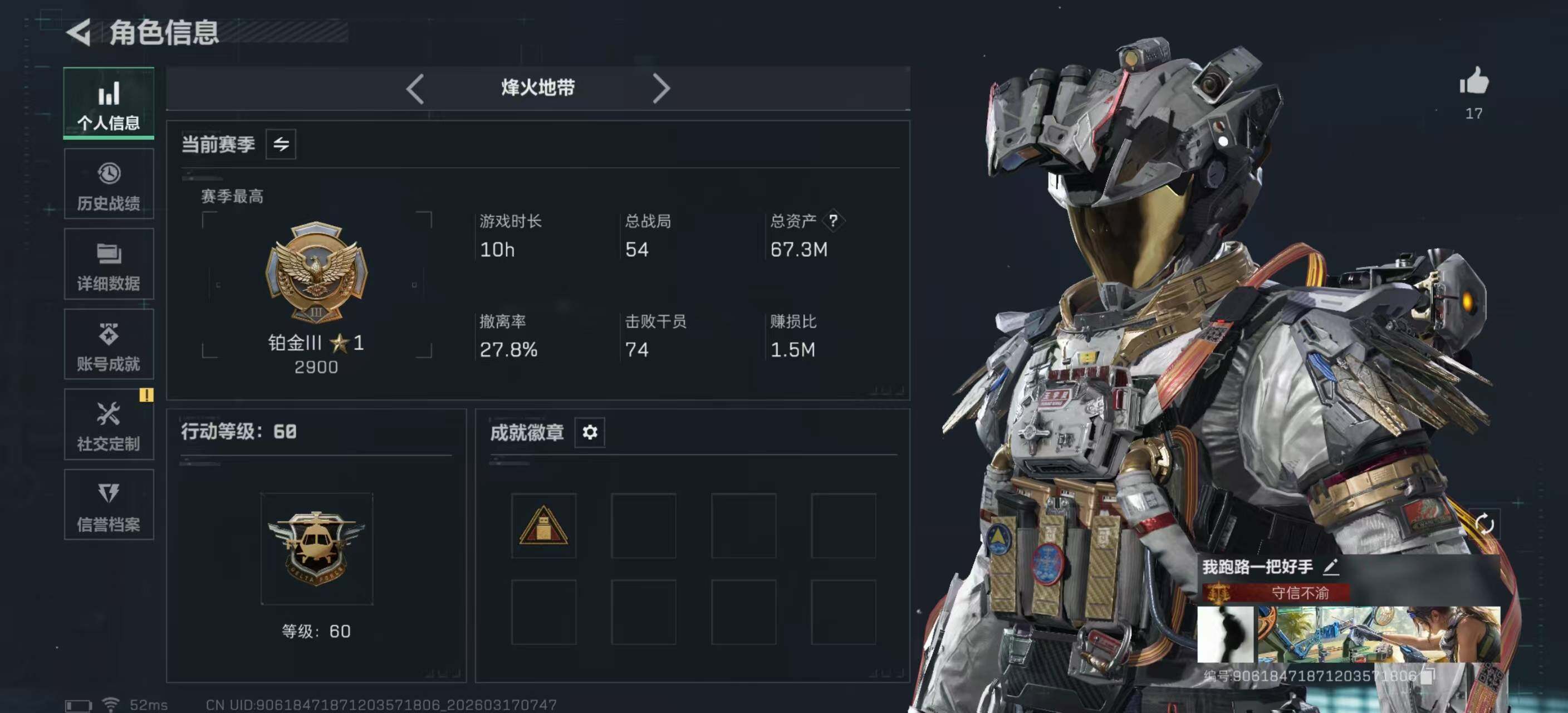The width and height of the screenshot is (1568, 713).
Task: Select the triangular achievement badge slot
Action: [543, 525]
